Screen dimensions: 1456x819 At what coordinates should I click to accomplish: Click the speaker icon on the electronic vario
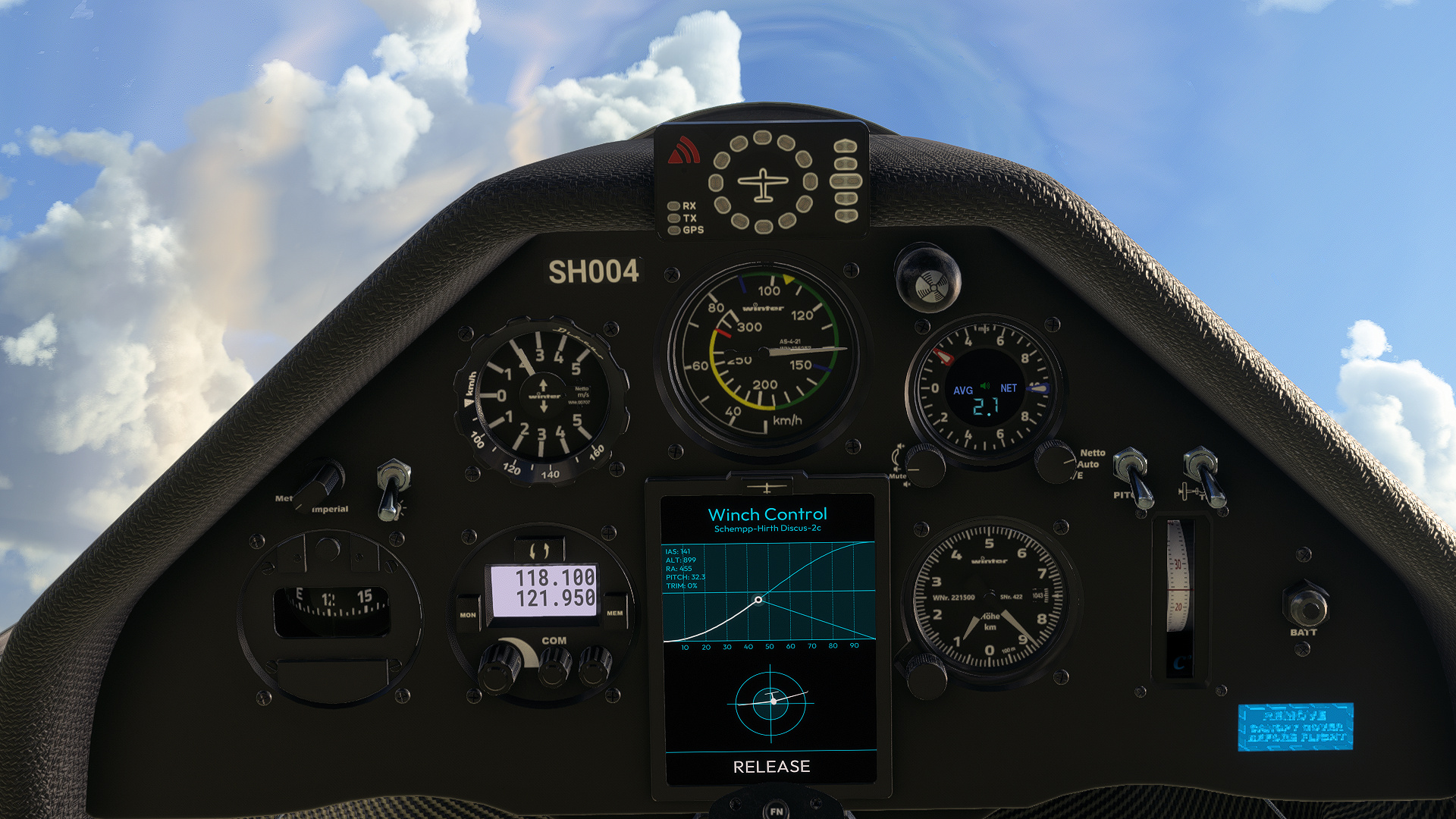click(984, 387)
